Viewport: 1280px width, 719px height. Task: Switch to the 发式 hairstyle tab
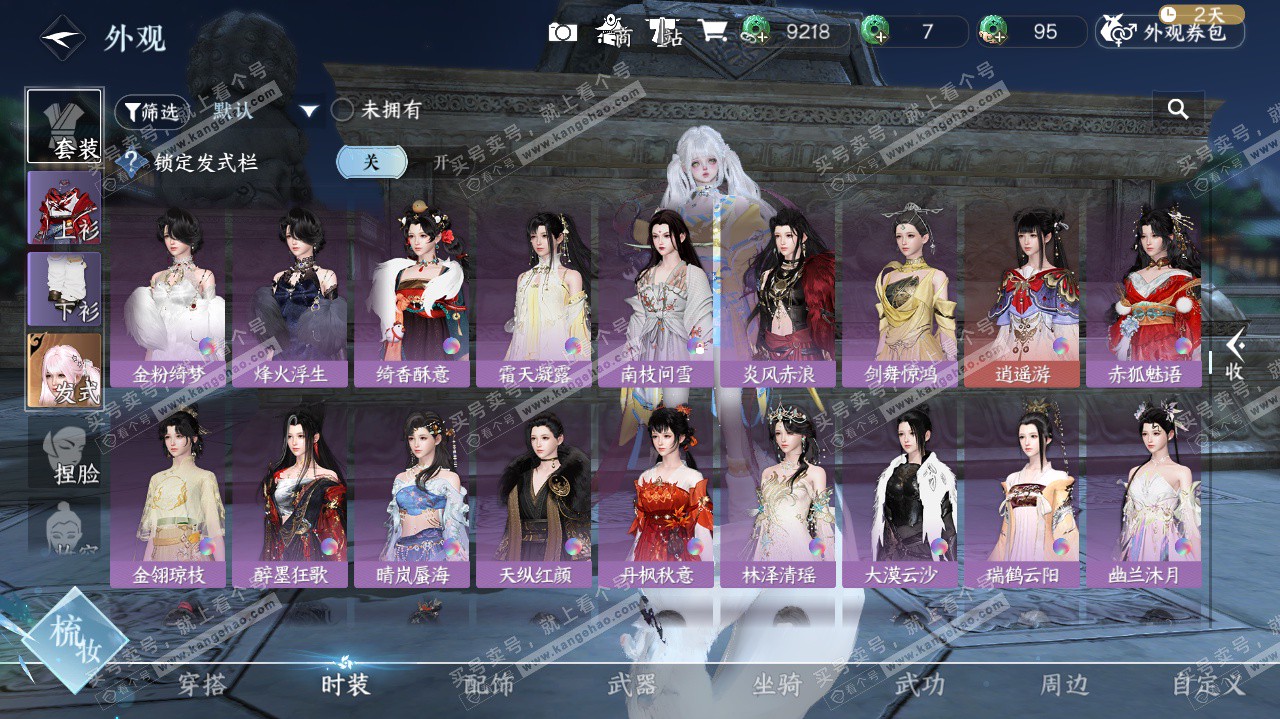tap(64, 370)
